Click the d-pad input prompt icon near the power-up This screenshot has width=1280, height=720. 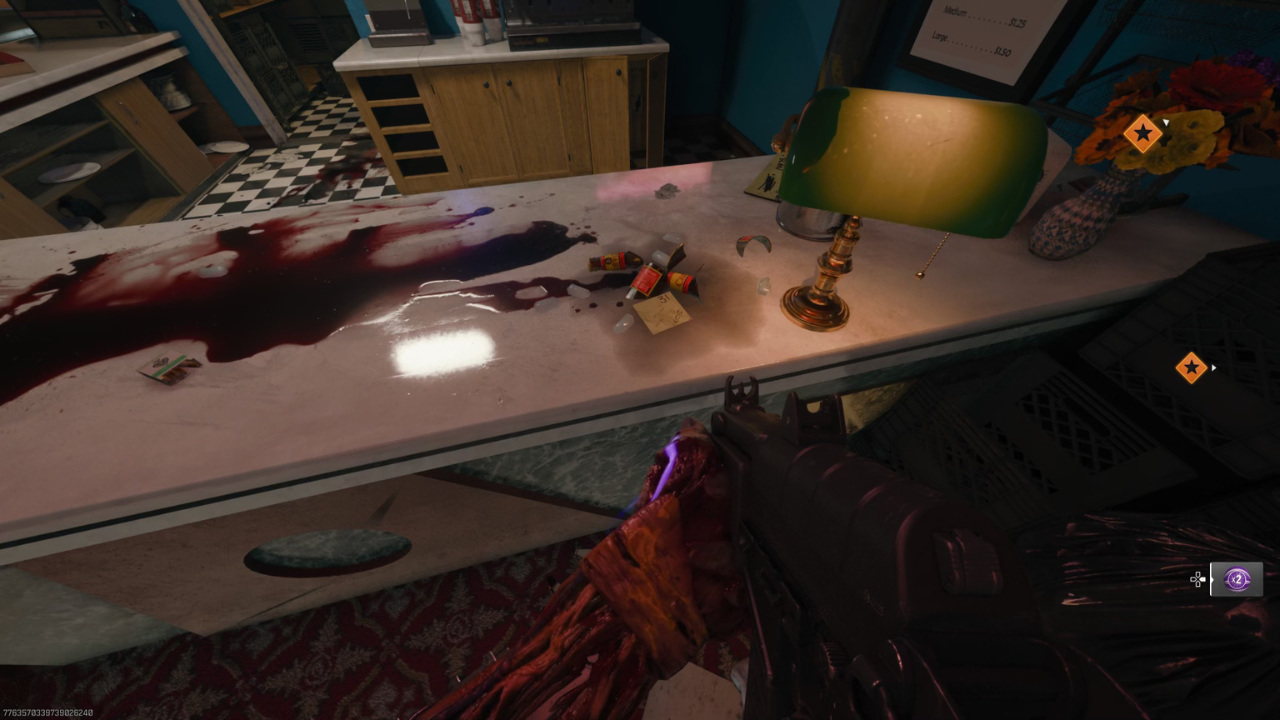[1198, 579]
